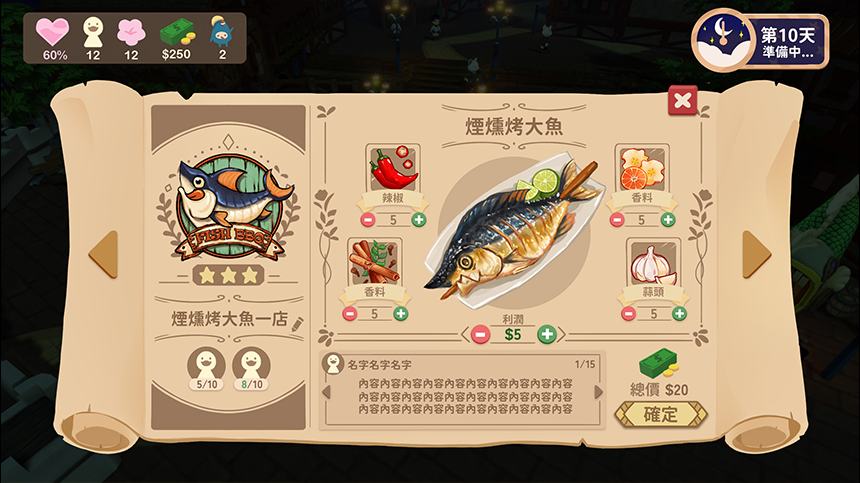
Task: Go to the next shop with the right arrow
Action: point(756,254)
